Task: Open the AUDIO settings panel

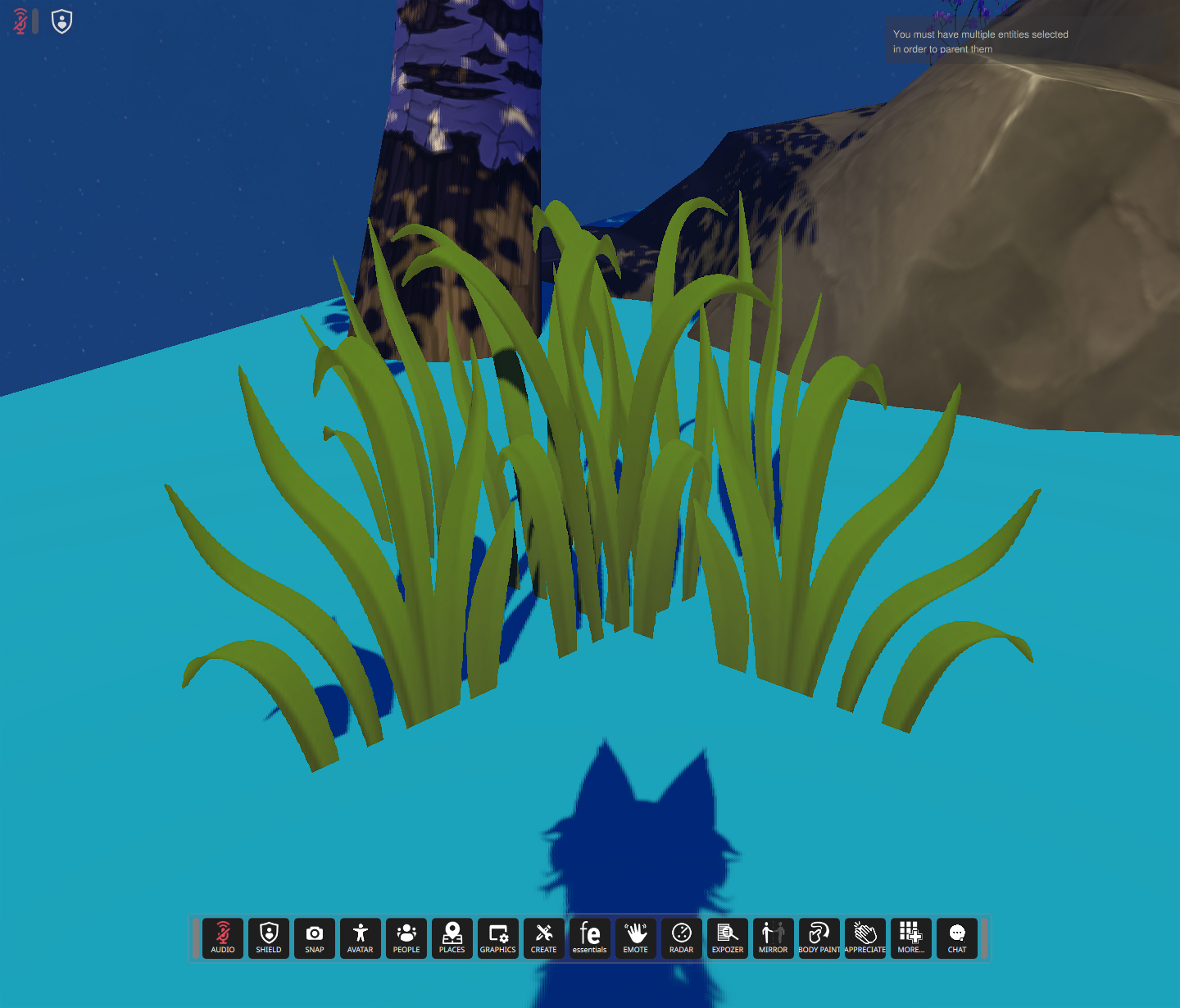Action: (222, 938)
